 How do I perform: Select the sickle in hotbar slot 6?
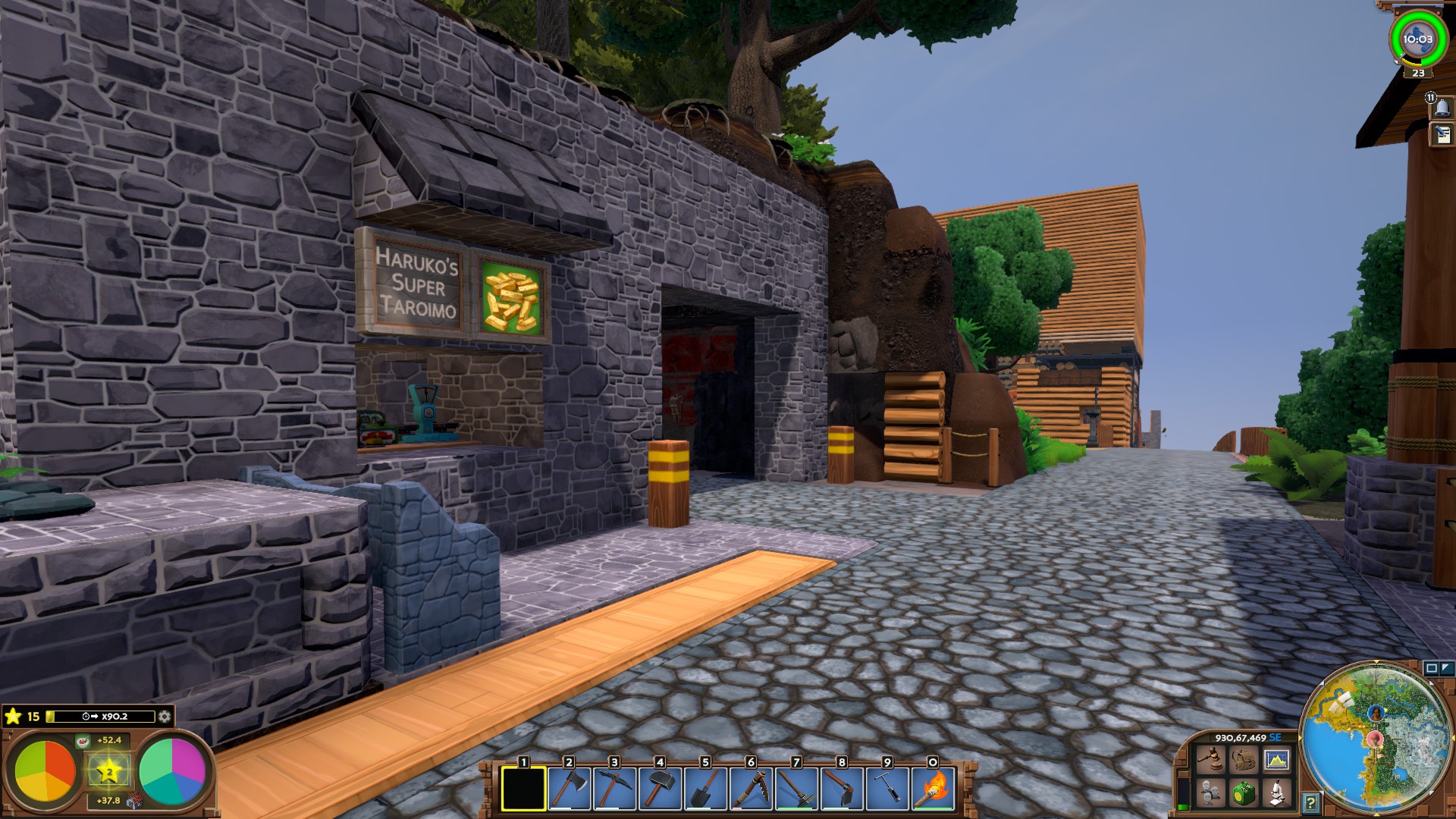pos(751,789)
